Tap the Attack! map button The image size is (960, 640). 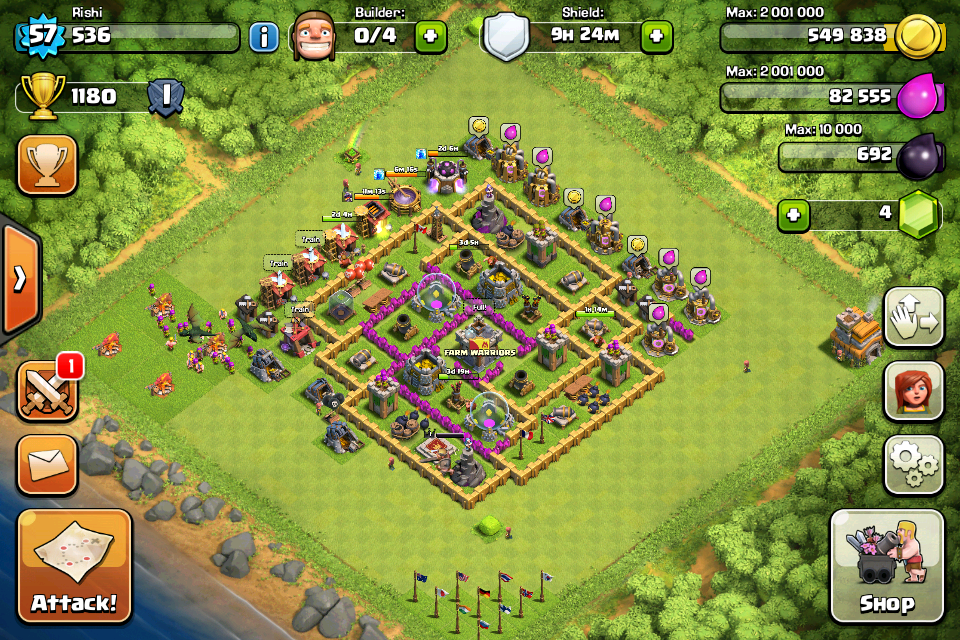(x=74, y=565)
